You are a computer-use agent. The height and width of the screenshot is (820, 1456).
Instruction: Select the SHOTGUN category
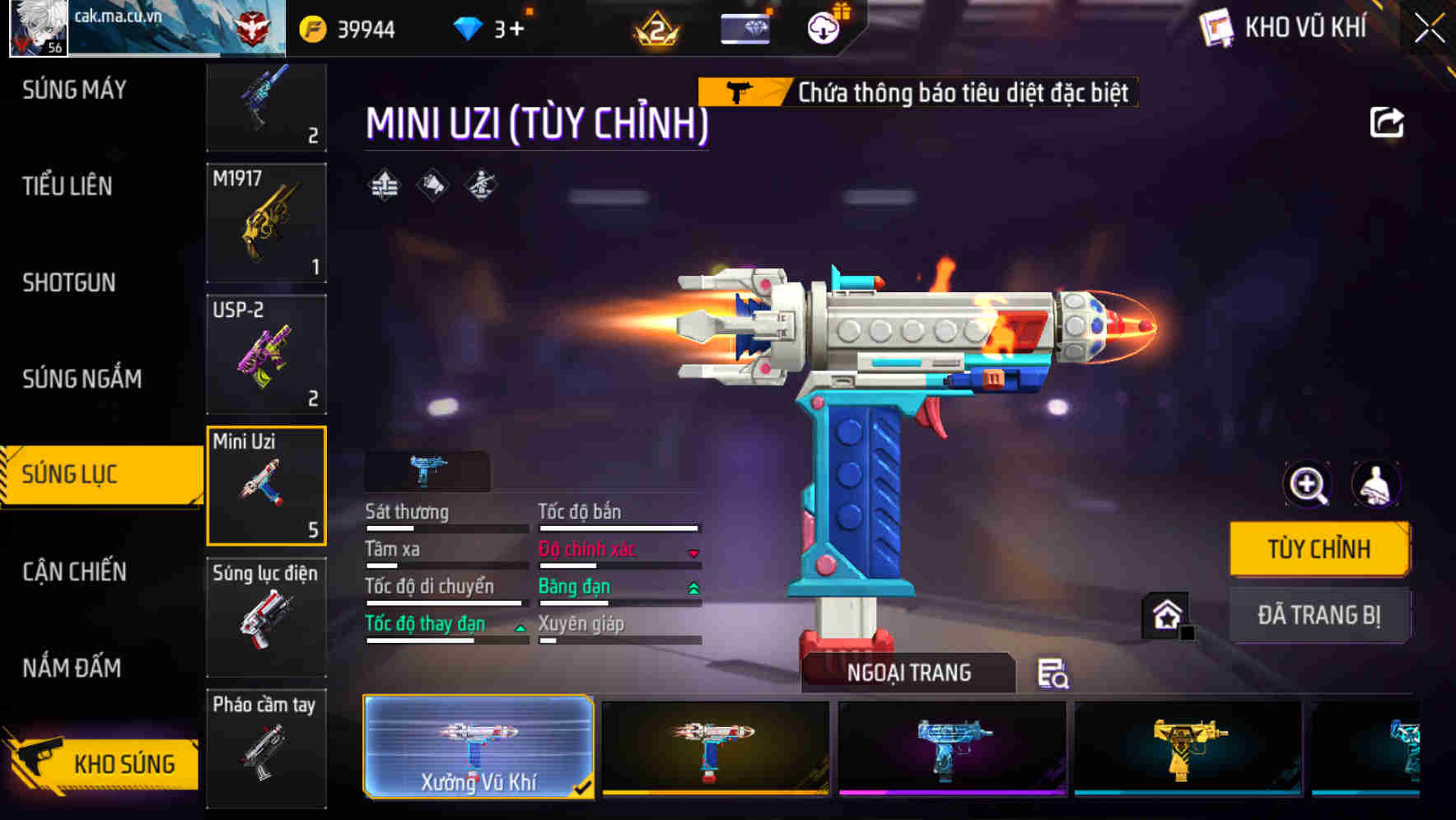(x=69, y=282)
